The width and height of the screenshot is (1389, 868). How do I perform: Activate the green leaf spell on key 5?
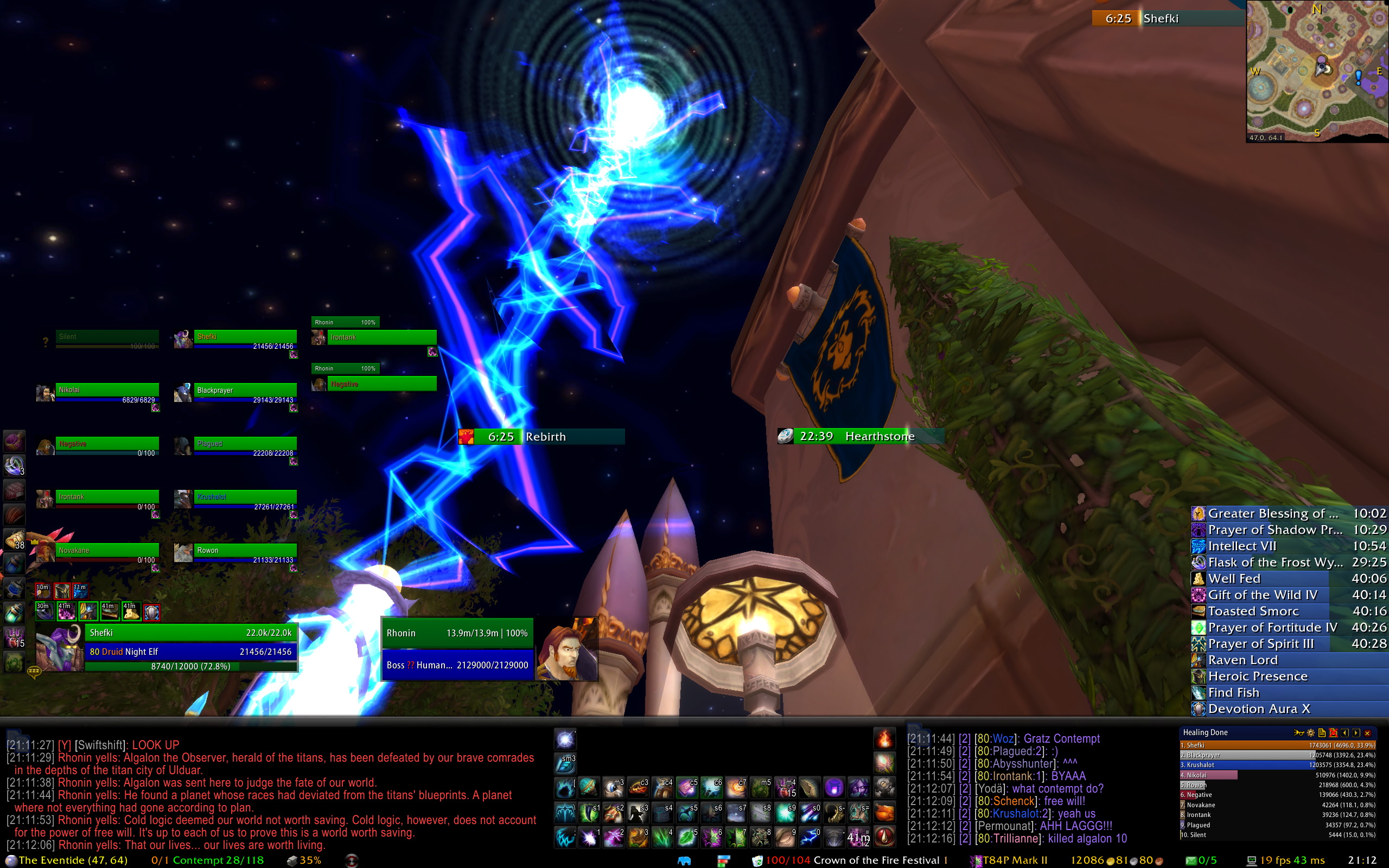click(686, 837)
